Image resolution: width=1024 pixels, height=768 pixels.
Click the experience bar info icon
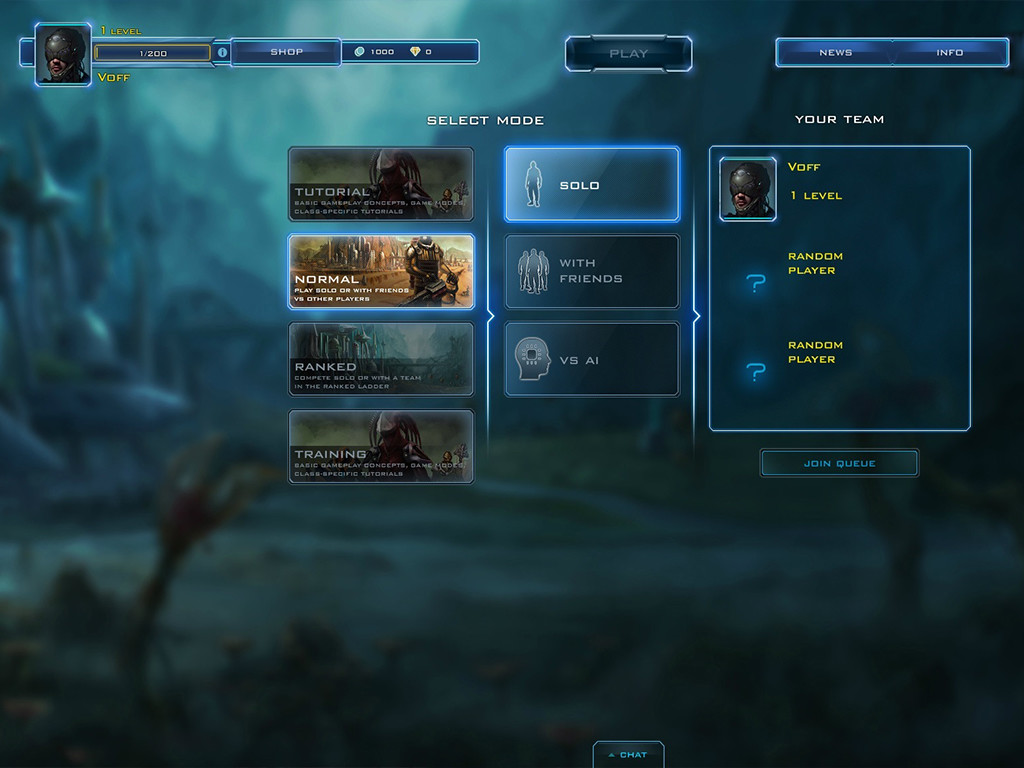click(x=222, y=52)
